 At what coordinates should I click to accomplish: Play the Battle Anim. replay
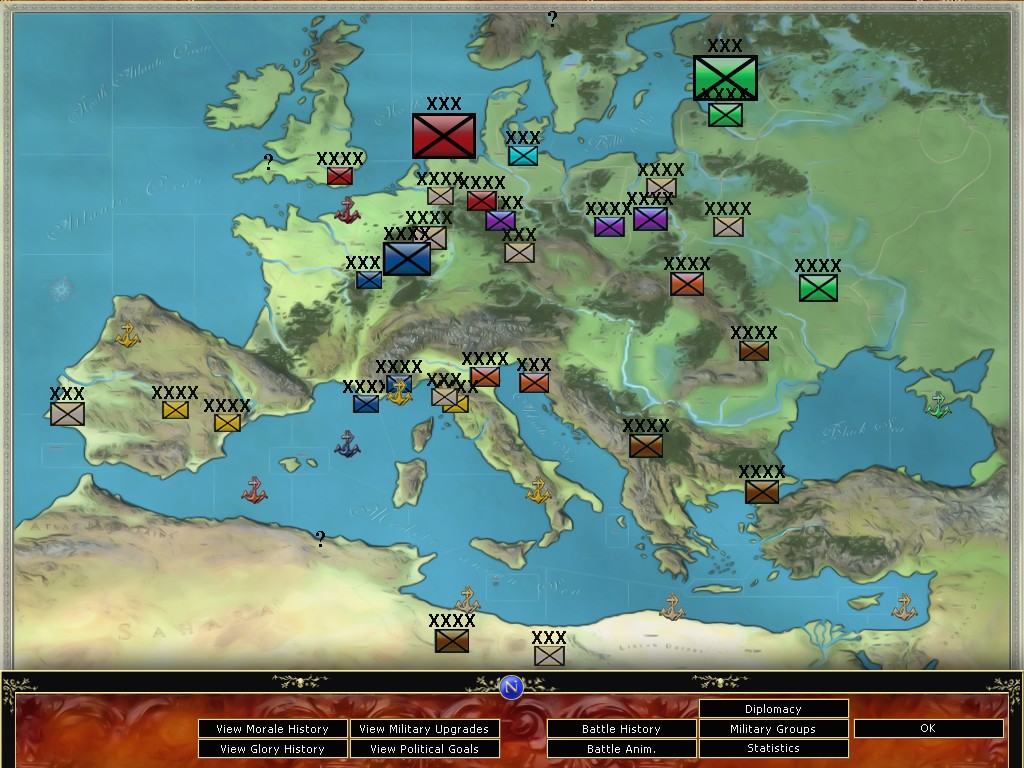tap(621, 749)
